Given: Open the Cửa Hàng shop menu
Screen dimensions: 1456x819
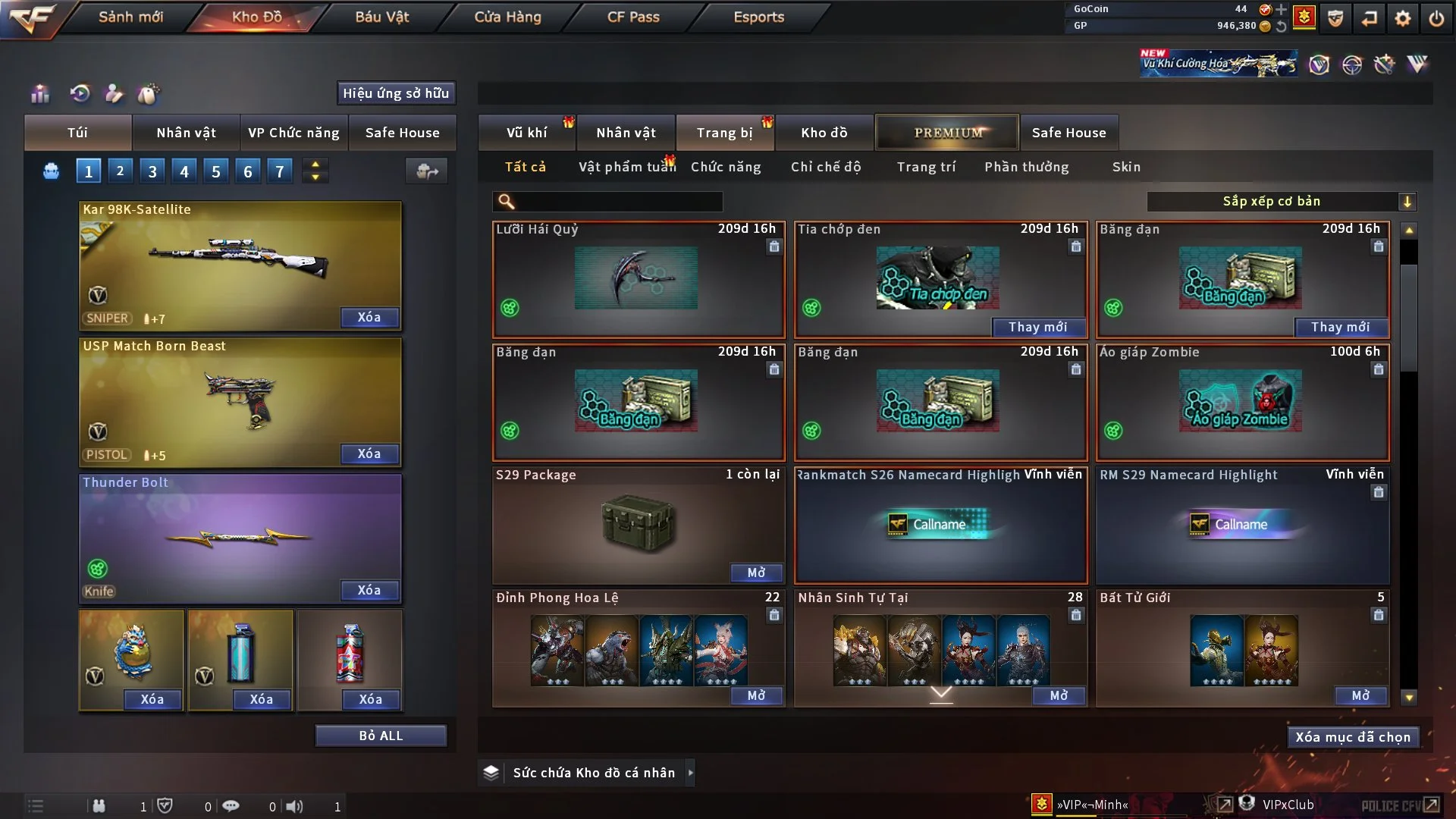Looking at the screenshot, I should pos(507,17).
